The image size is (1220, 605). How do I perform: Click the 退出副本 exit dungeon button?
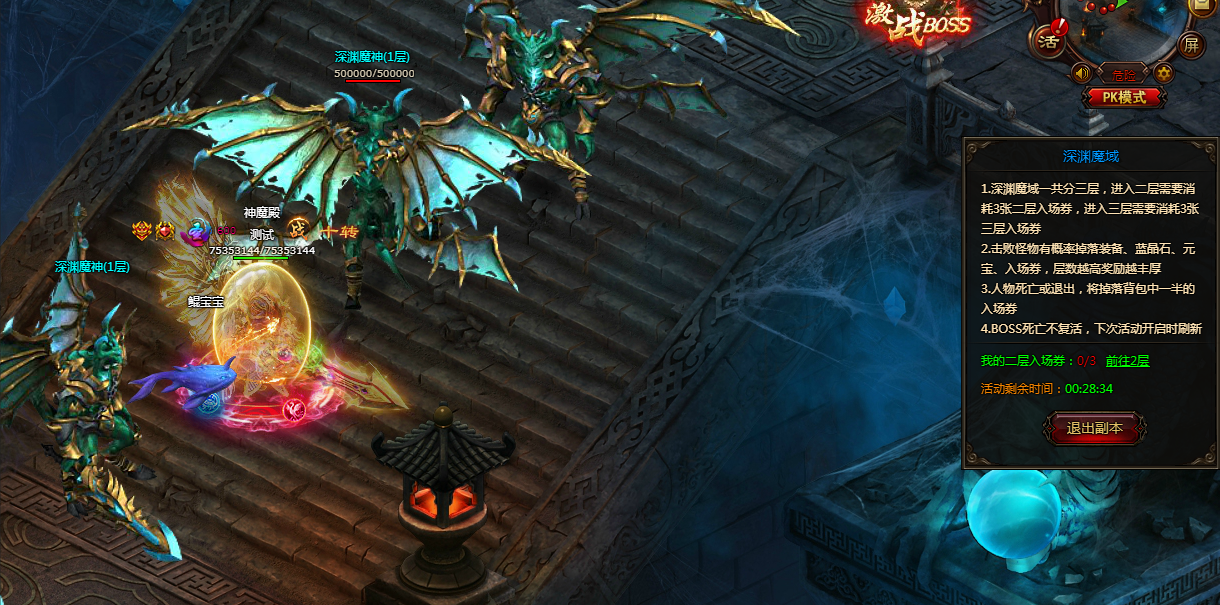(1094, 428)
